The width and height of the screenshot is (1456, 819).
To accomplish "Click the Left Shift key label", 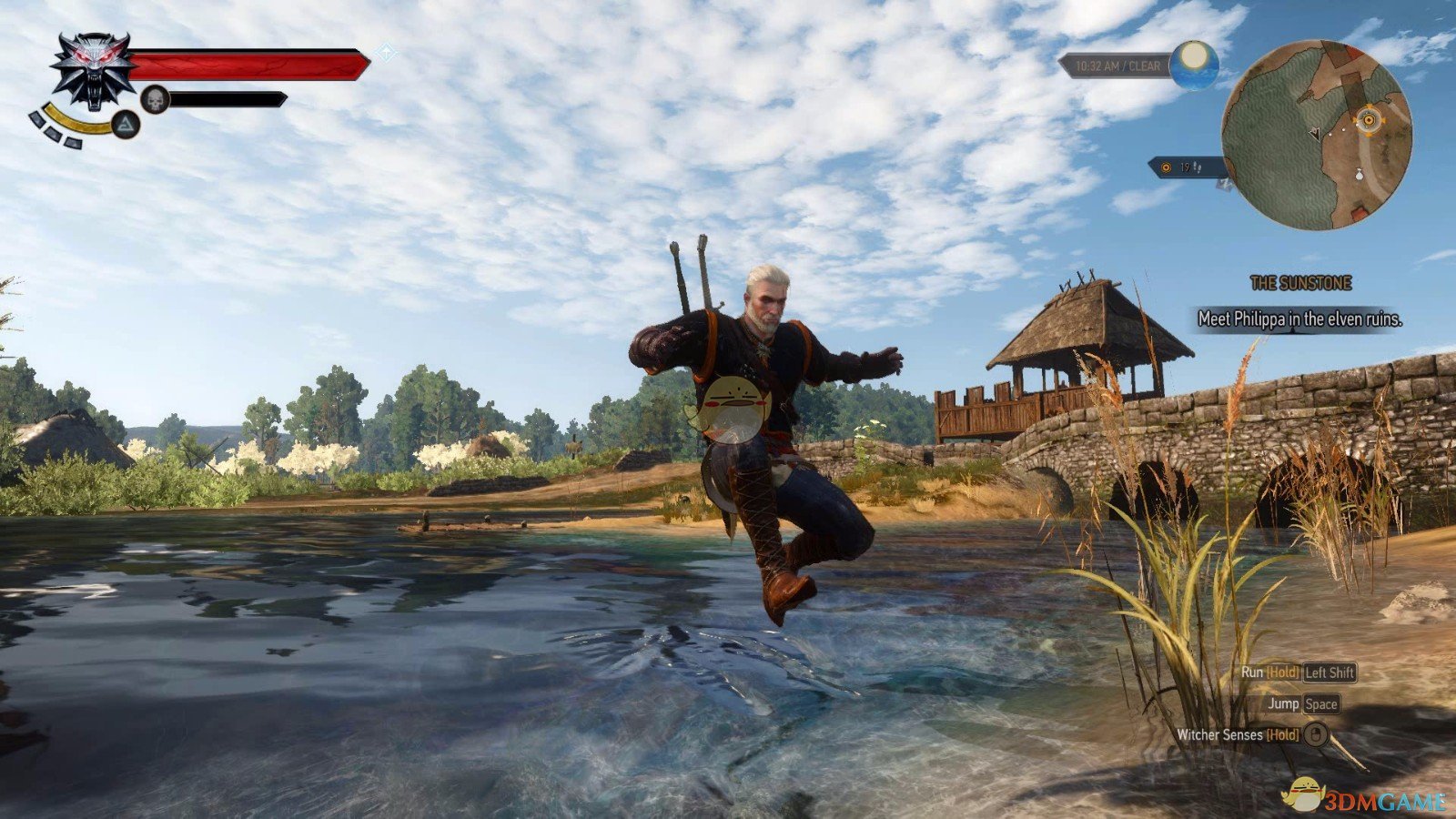I will (1329, 675).
